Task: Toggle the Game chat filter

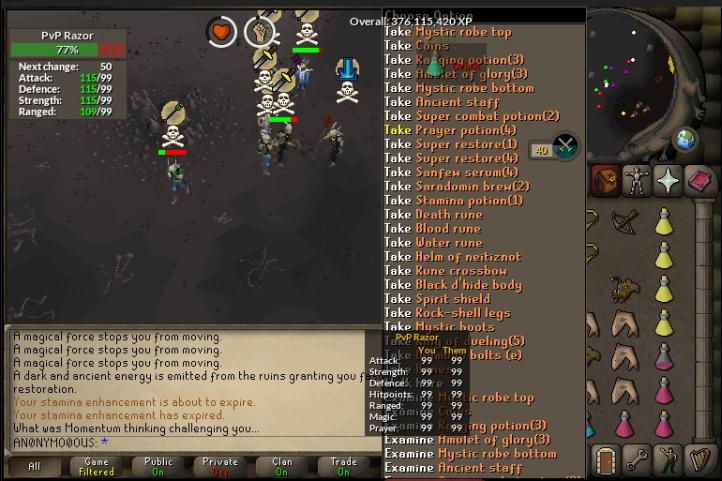Action: 96,466
